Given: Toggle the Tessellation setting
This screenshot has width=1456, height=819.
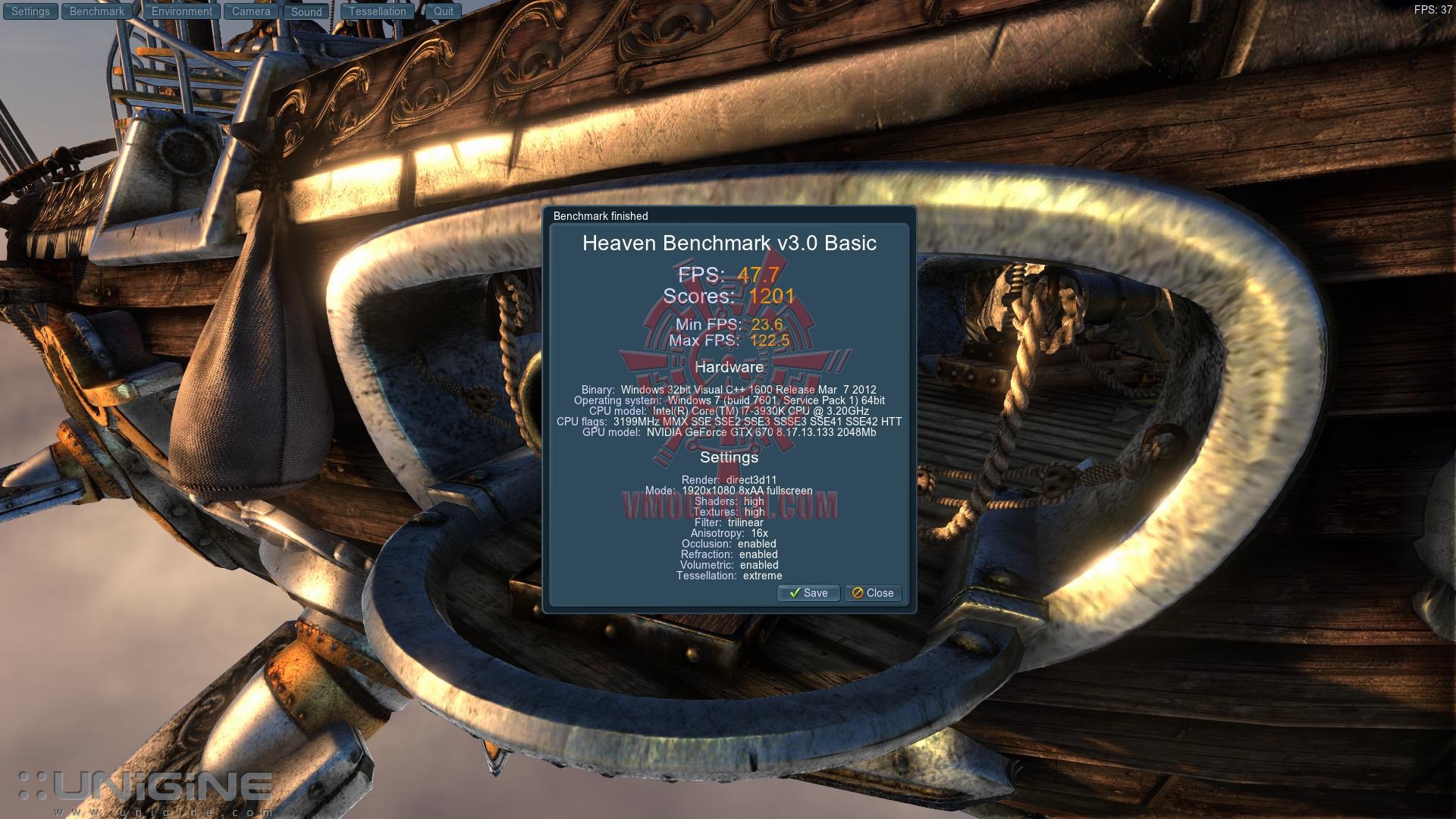Looking at the screenshot, I should point(378,11).
